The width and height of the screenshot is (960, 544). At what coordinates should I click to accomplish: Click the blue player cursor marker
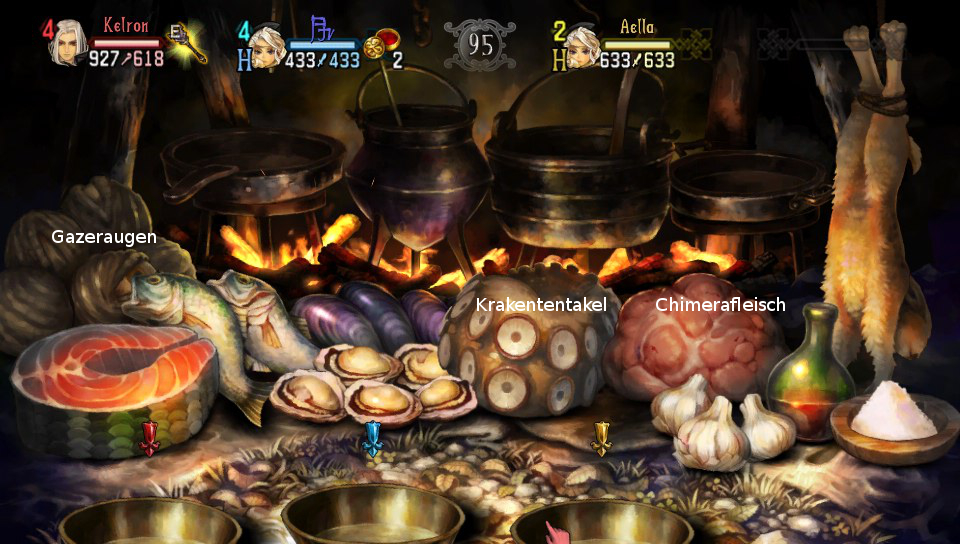tap(373, 437)
